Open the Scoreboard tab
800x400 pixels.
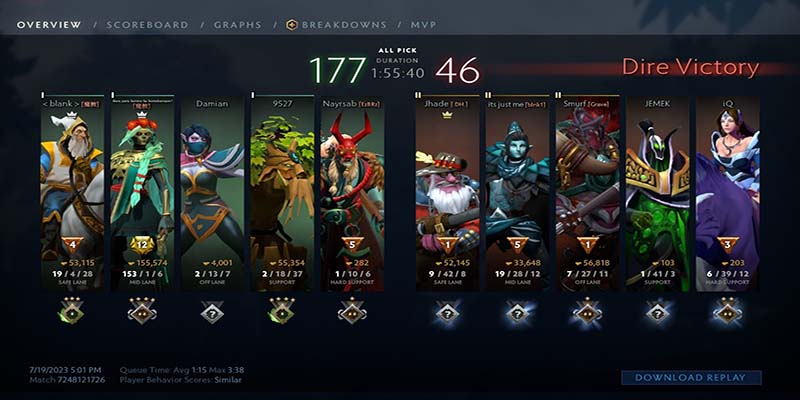[x=147, y=24]
